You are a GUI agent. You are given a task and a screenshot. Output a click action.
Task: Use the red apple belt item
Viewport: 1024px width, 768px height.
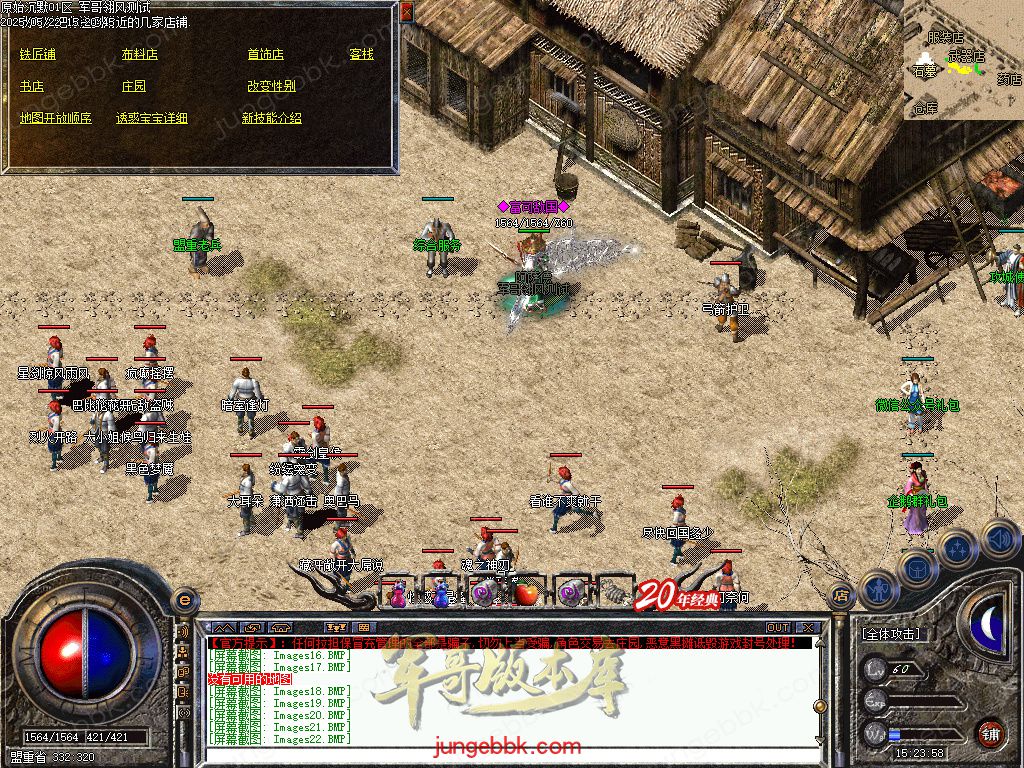click(x=526, y=593)
